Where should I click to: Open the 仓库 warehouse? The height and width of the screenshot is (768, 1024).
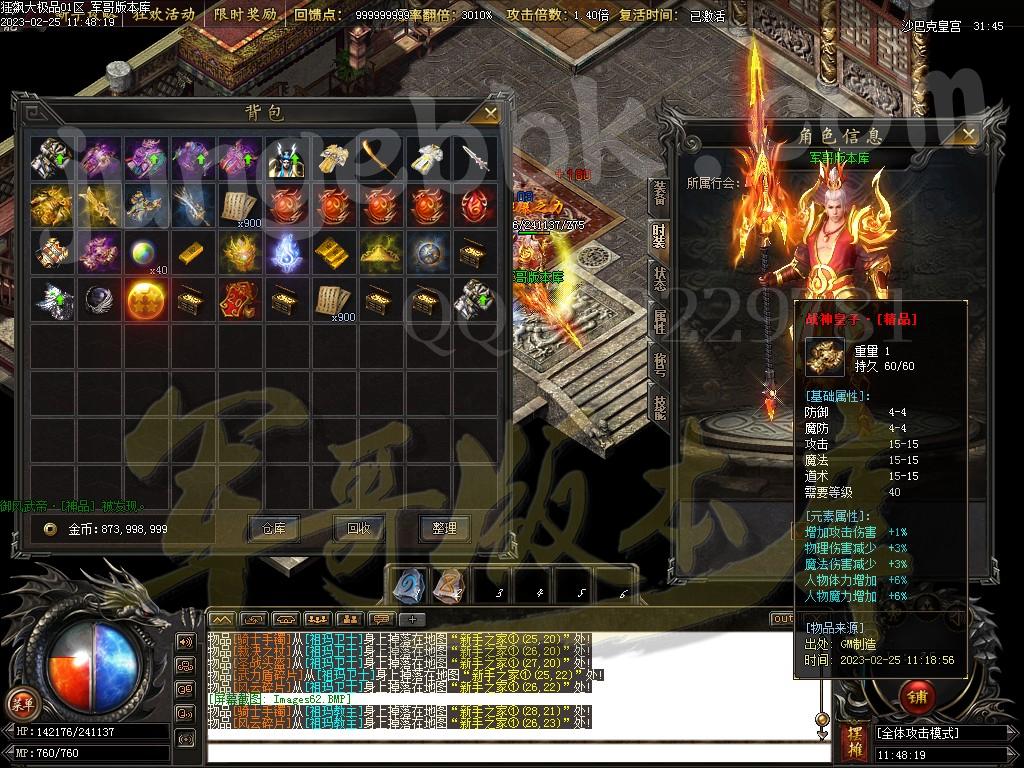pyautogui.click(x=274, y=528)
